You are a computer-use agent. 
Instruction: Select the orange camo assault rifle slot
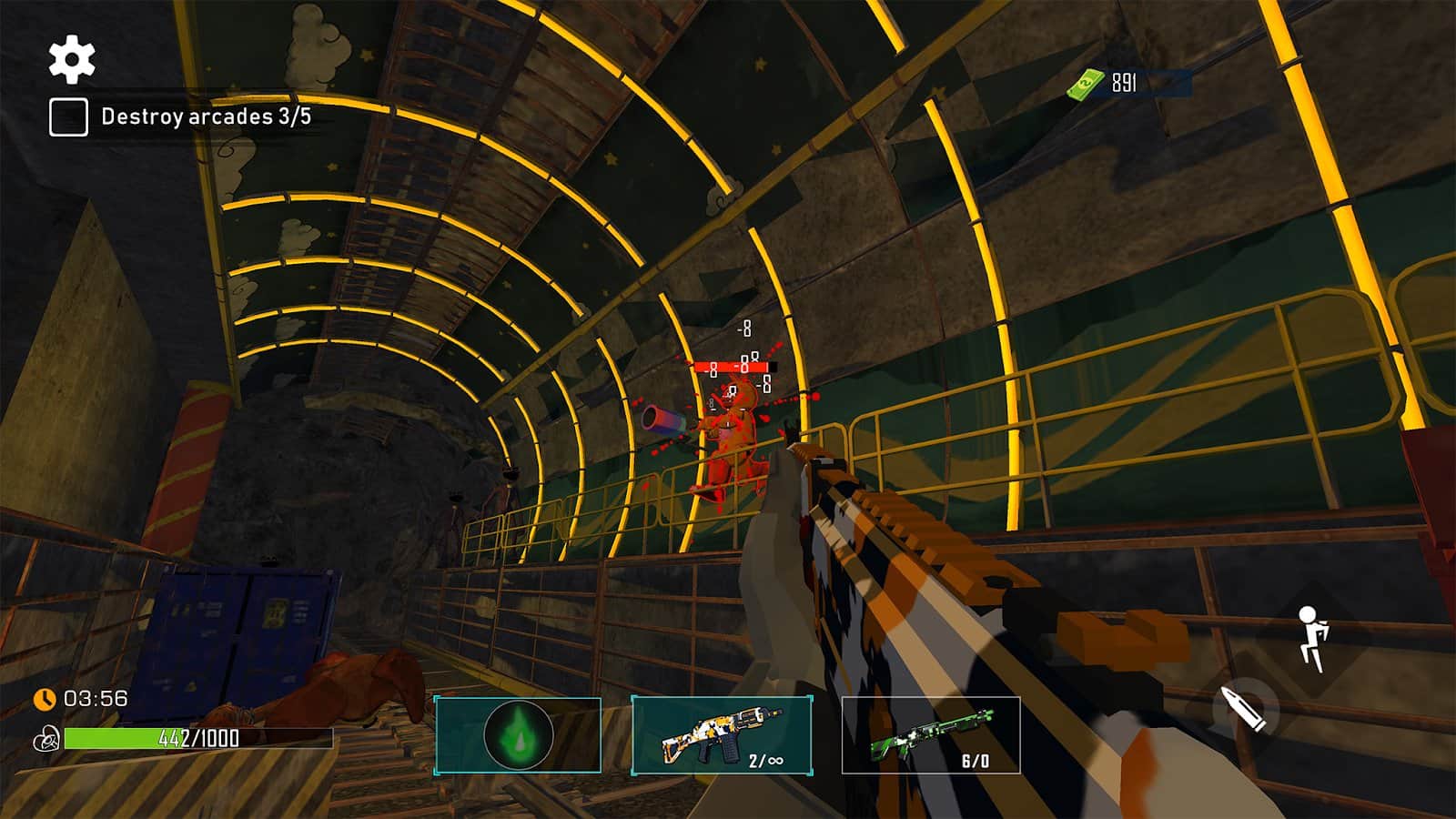[x=721, y=735]
